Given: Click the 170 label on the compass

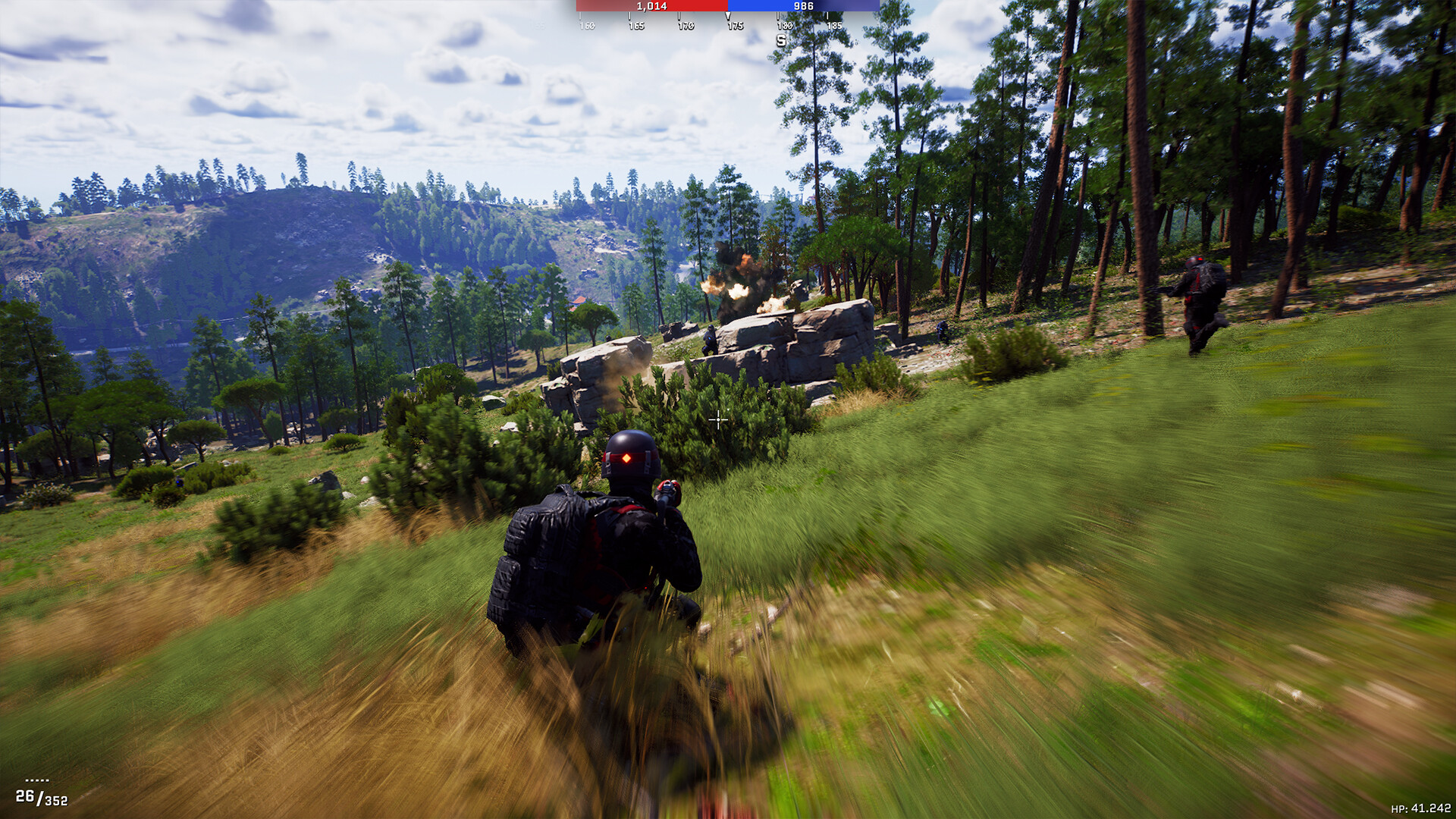Looking at the screenshot, I should point(686,25).
